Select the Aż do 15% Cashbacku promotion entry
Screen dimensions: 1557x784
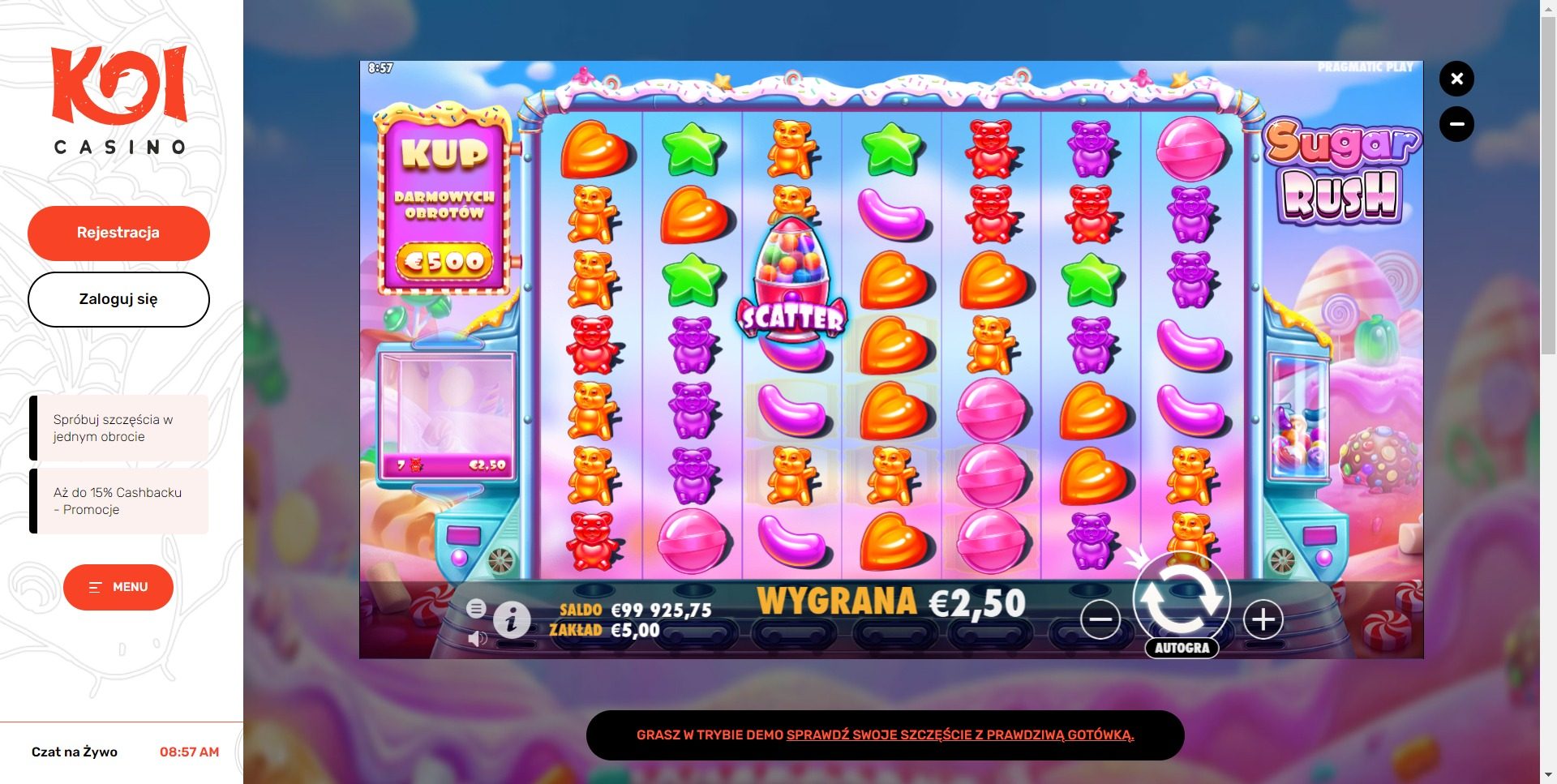click(118, 501)
